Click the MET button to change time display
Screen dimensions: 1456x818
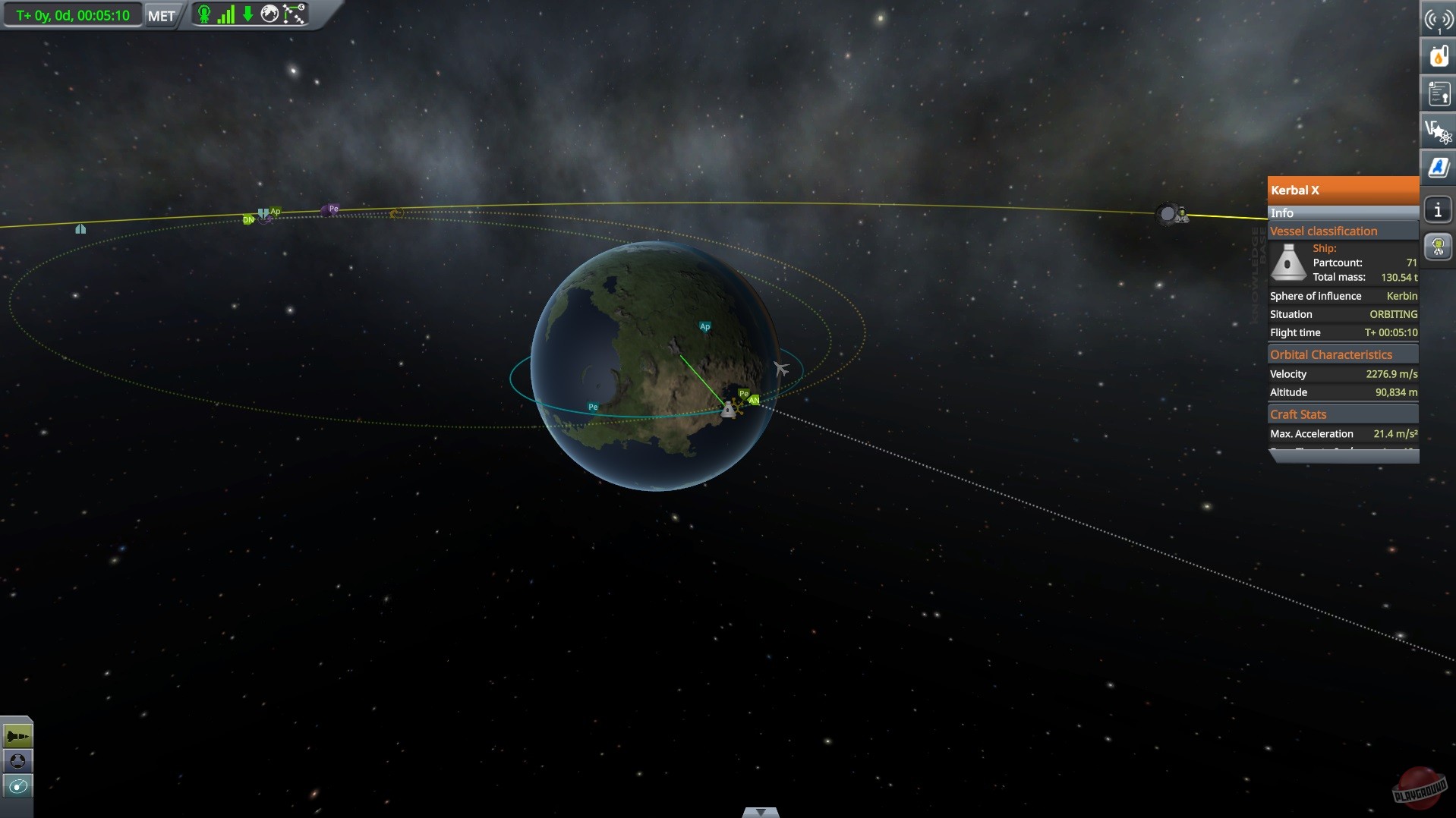click(160, 14)
